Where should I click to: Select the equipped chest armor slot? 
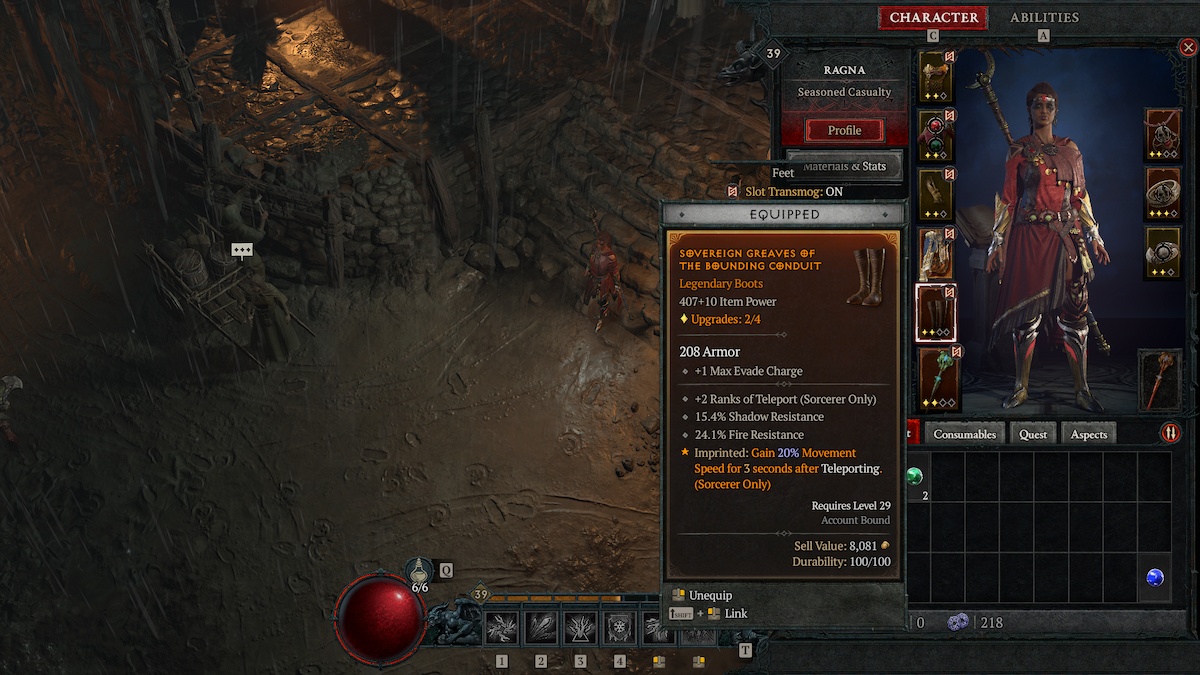click(x=936, y=136)
